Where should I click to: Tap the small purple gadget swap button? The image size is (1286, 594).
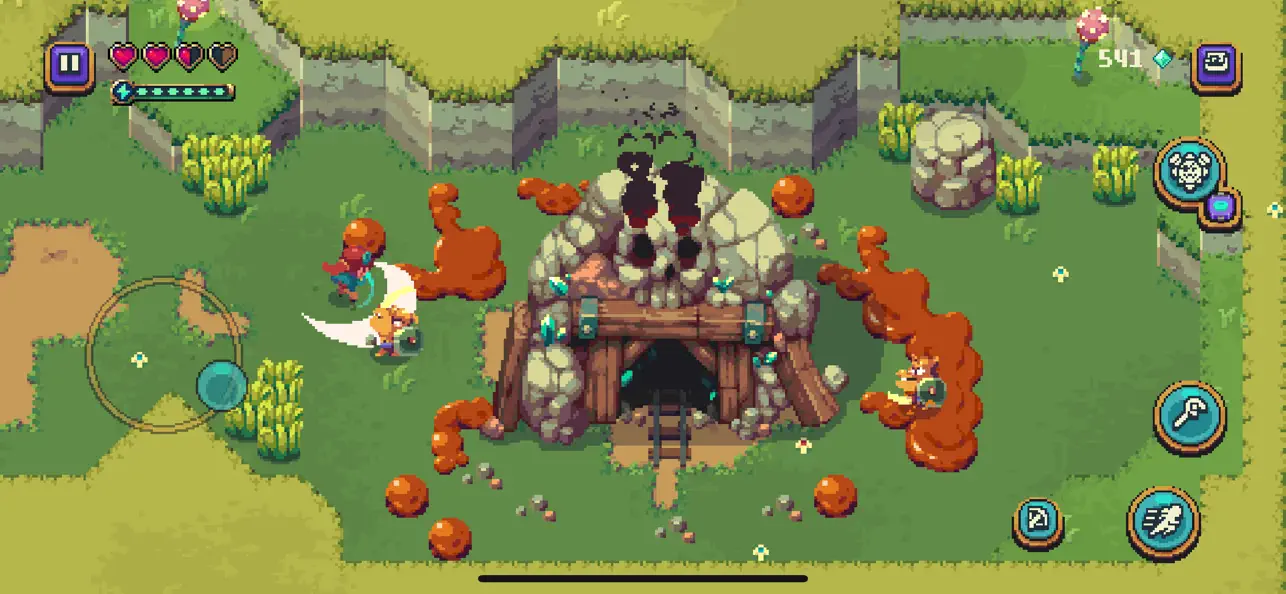pos(1220,208)
